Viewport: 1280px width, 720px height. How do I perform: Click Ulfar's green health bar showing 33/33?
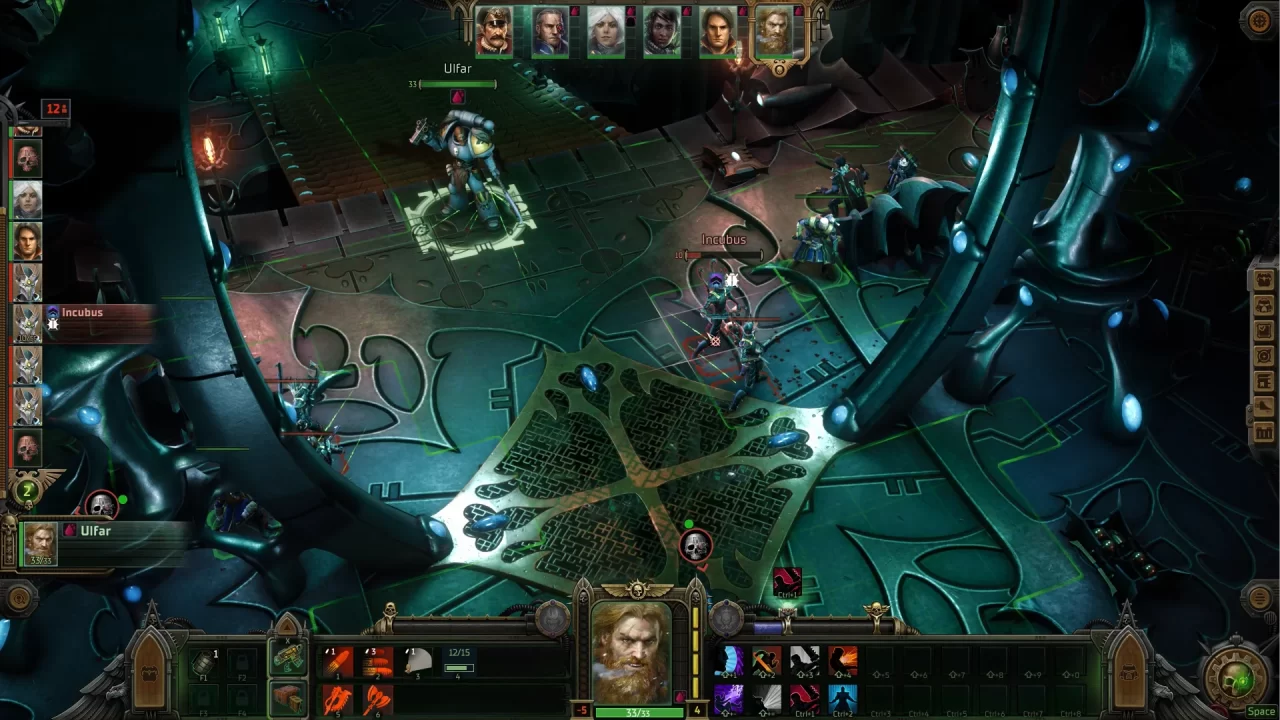[639, 713]
